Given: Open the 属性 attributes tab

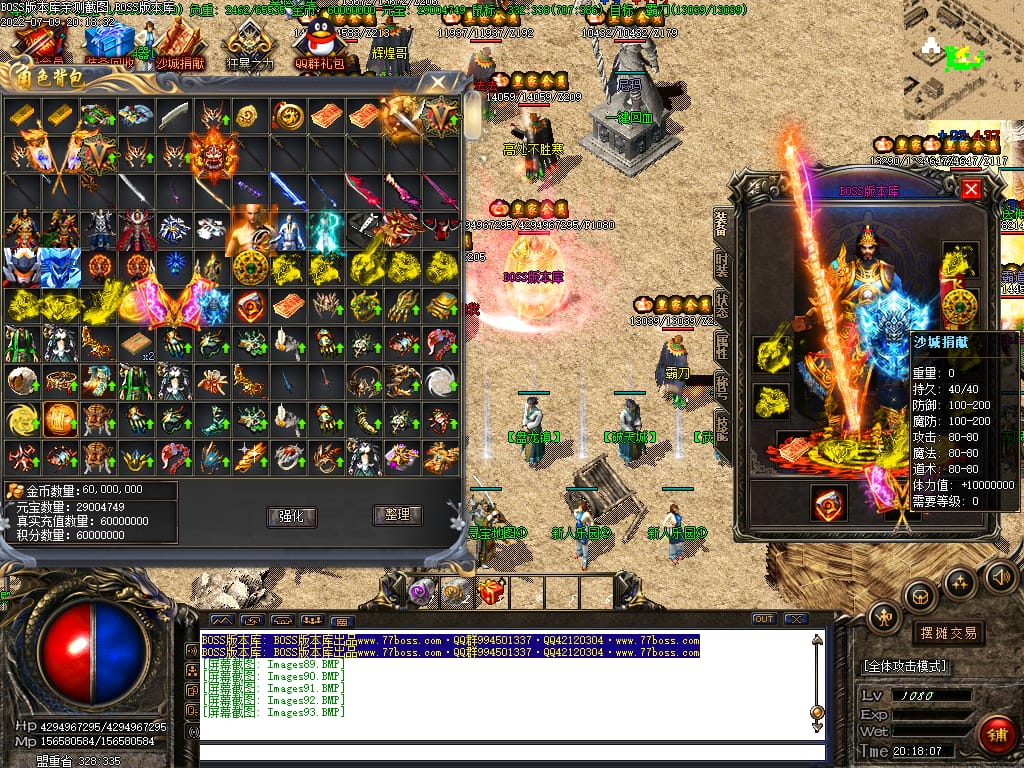Looking at the screenshot, I should point(722,347).
